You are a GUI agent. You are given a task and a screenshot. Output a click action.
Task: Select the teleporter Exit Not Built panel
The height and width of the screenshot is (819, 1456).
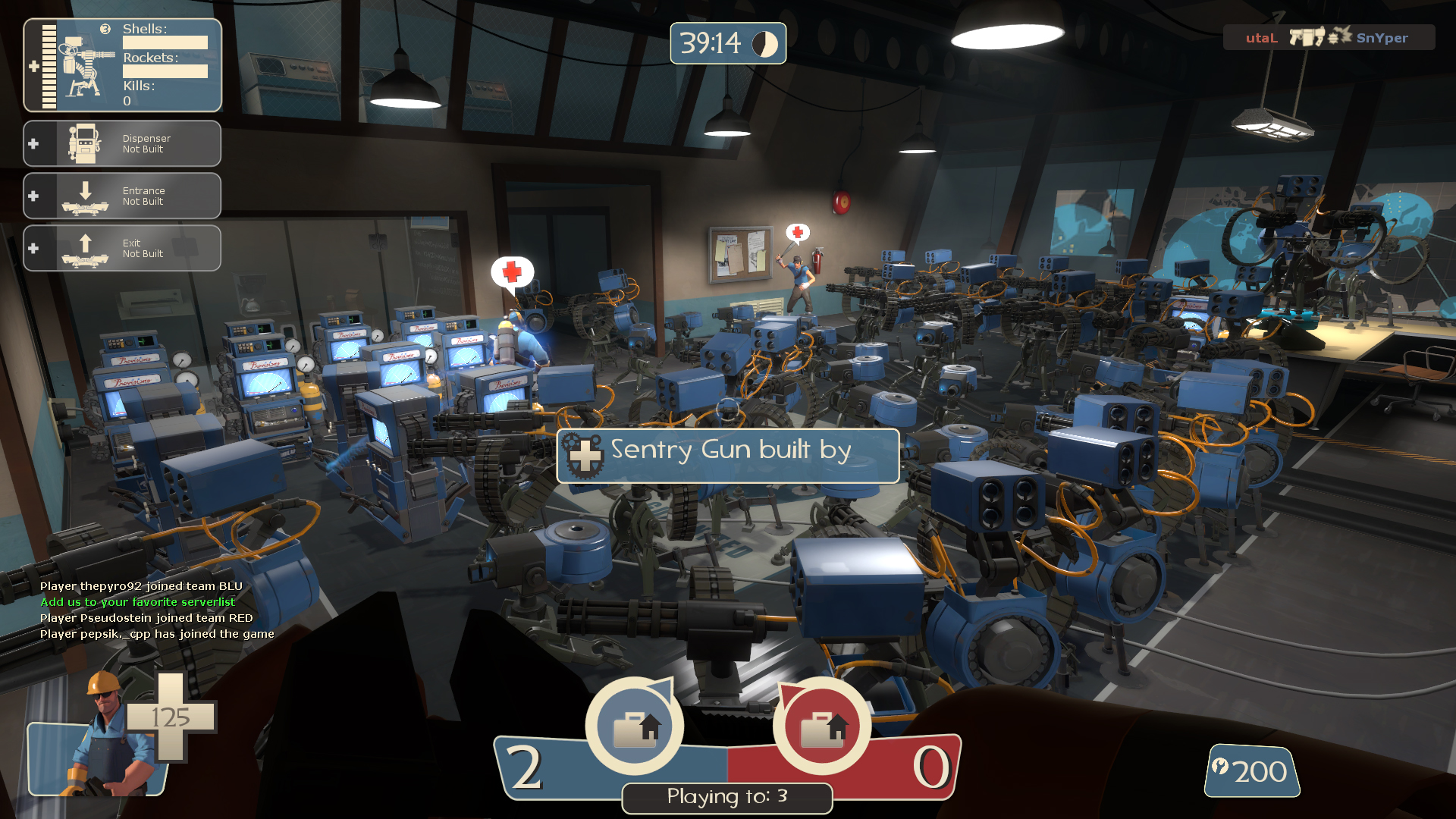[x=122, y=248]
